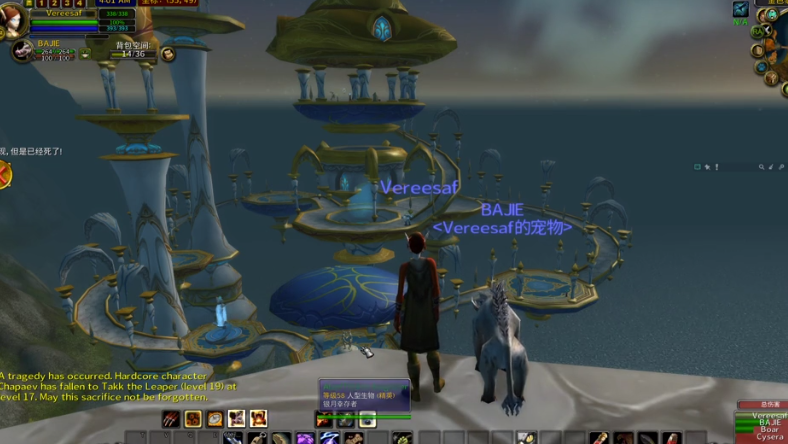Click the 4:01 AM clock display
Screen dimensions: 788x444
(x=113, y=3)
